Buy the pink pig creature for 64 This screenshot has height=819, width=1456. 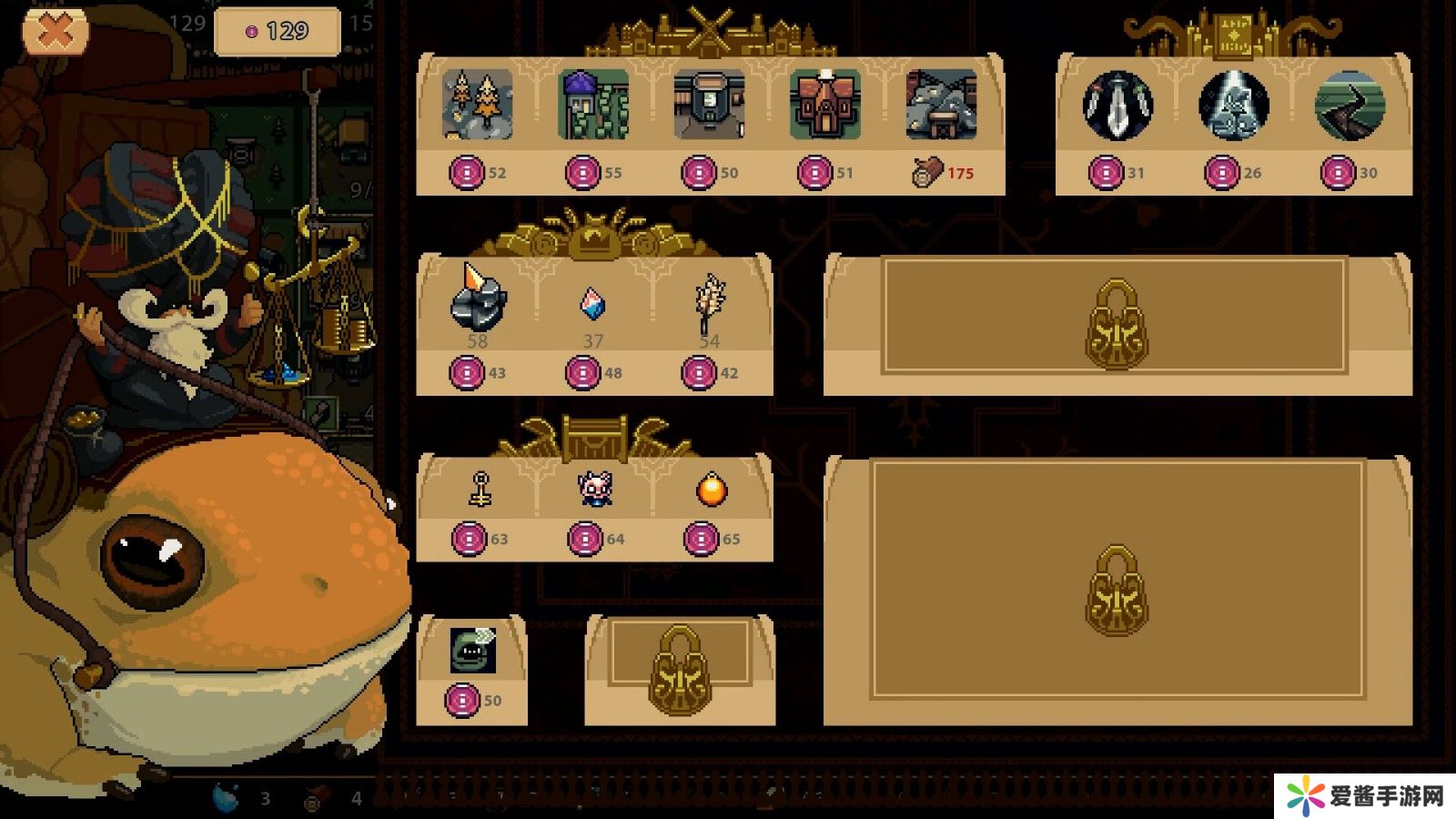595,490
